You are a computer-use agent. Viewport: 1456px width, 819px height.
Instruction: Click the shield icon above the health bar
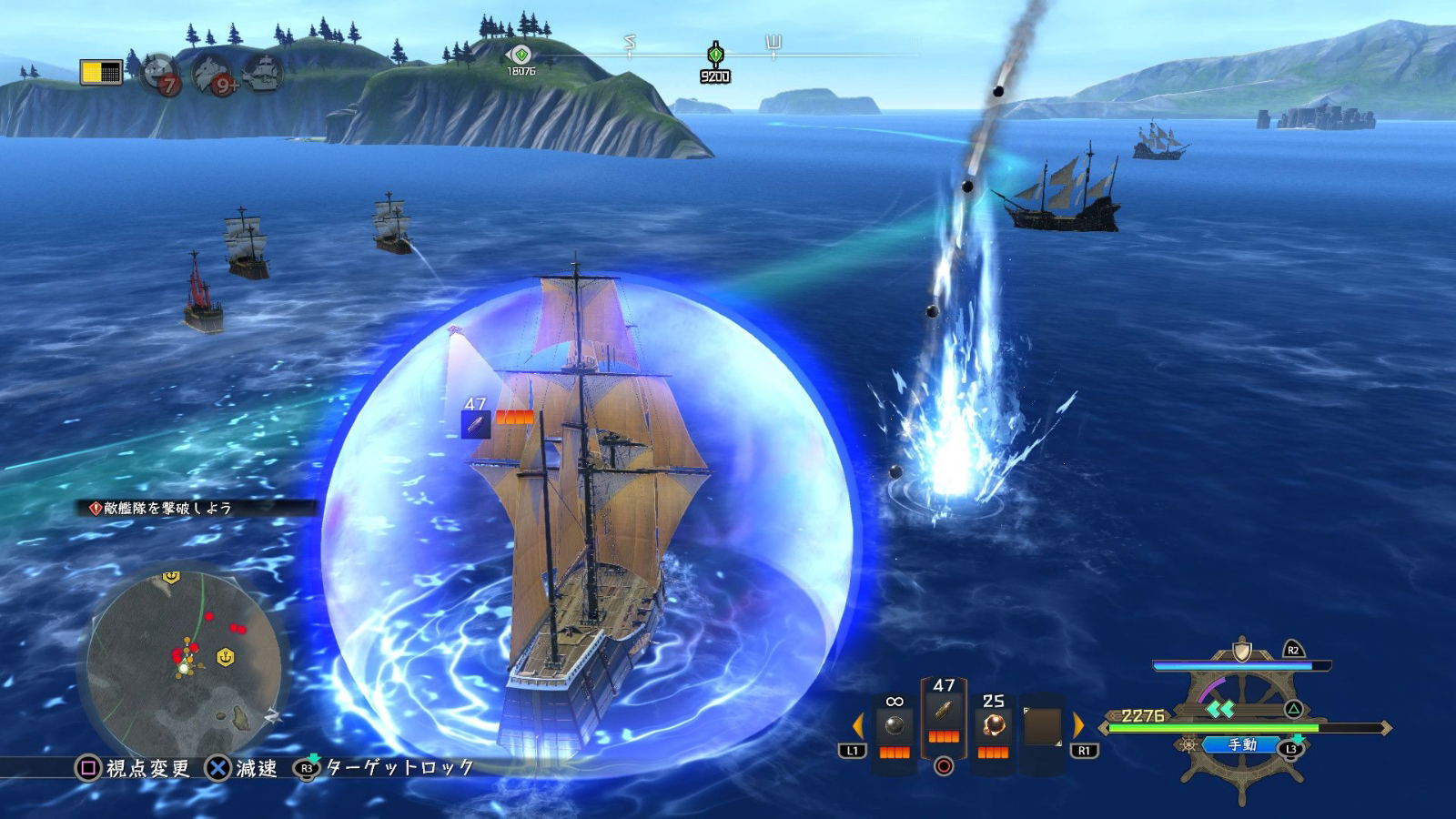(x=1243, y=649)
